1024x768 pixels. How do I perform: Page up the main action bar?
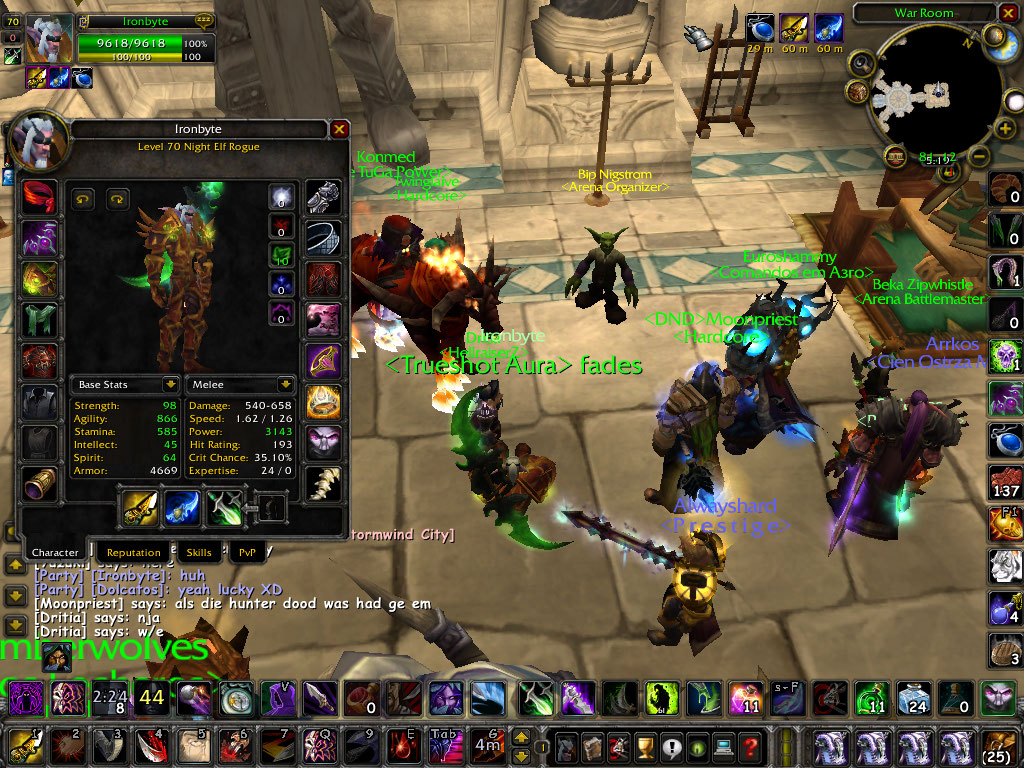(520, 738)
